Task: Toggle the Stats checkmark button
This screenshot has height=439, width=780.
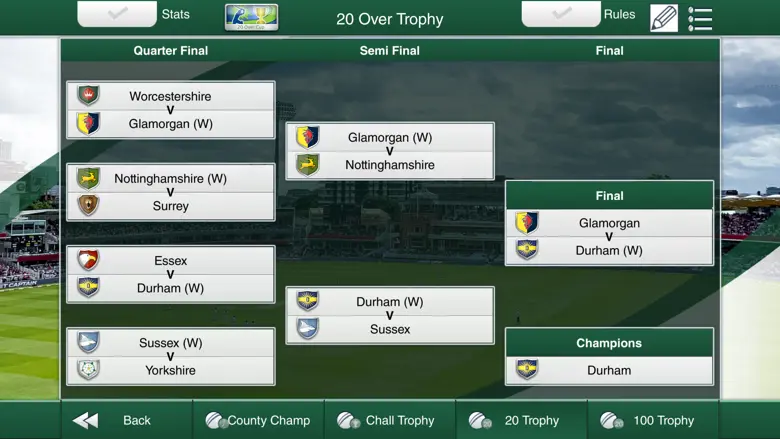Action: [117, 14]
